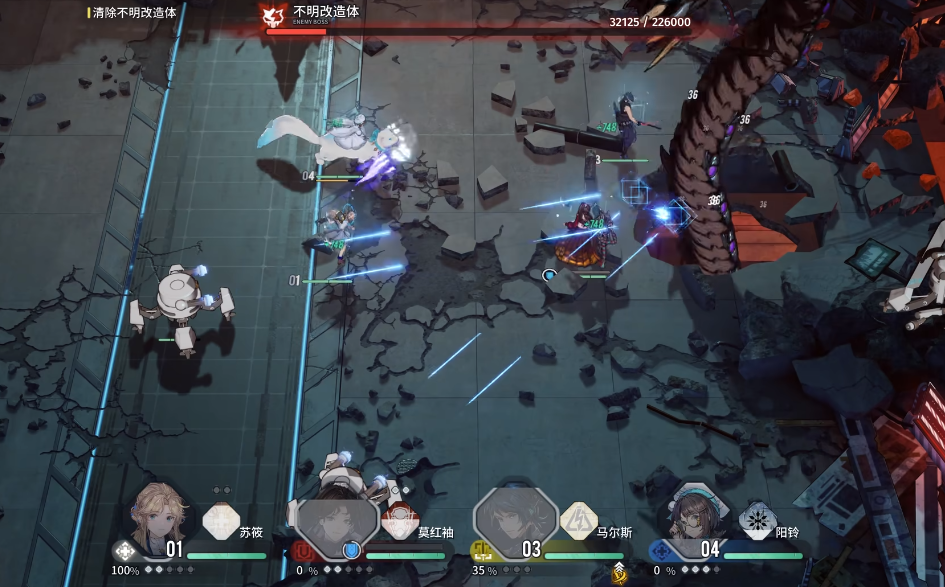
Task: Click 阳铃's blue ultimate charge icon
Action: [x=659, y=550]
